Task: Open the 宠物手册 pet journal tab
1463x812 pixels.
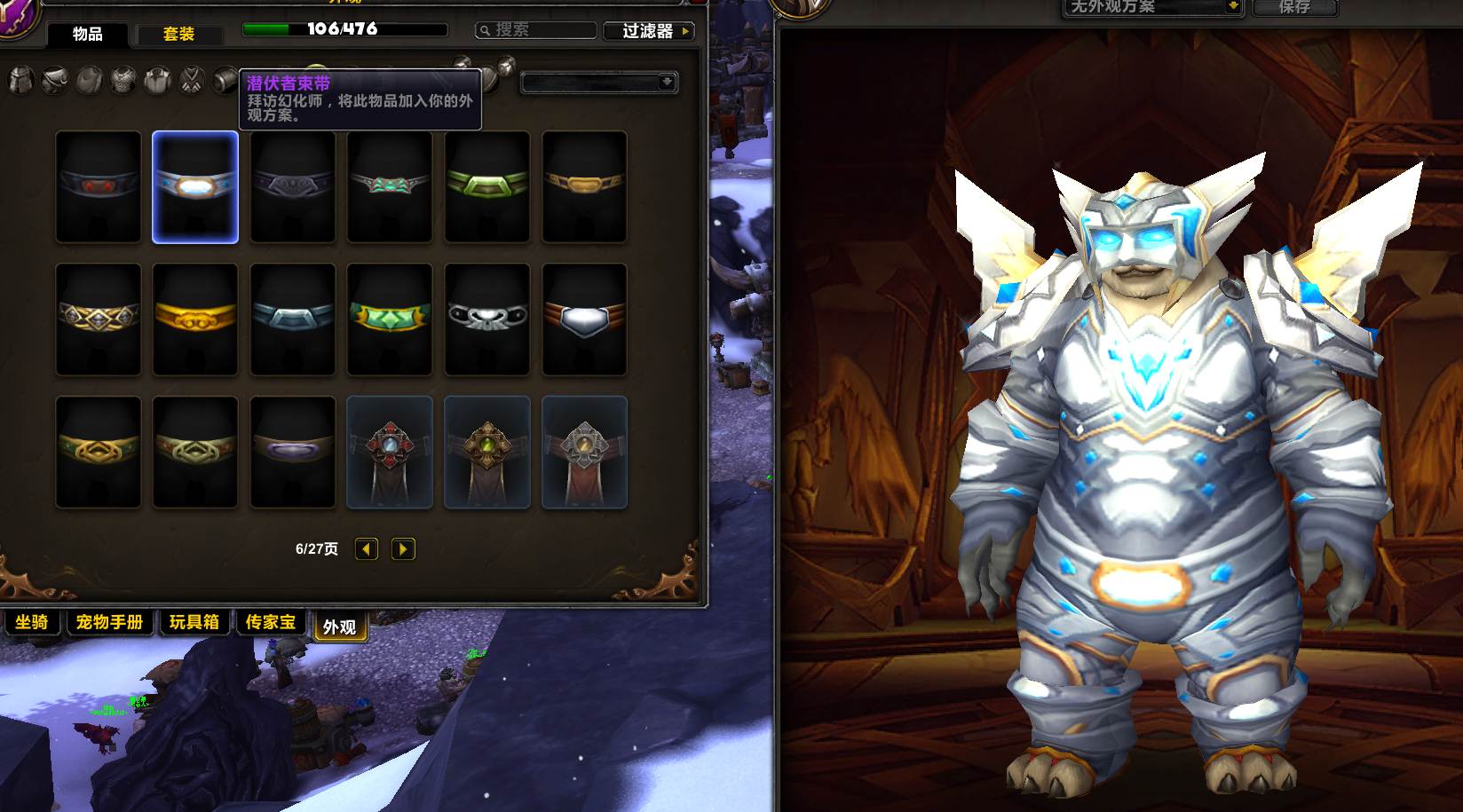Action: [x=109, y=622]
